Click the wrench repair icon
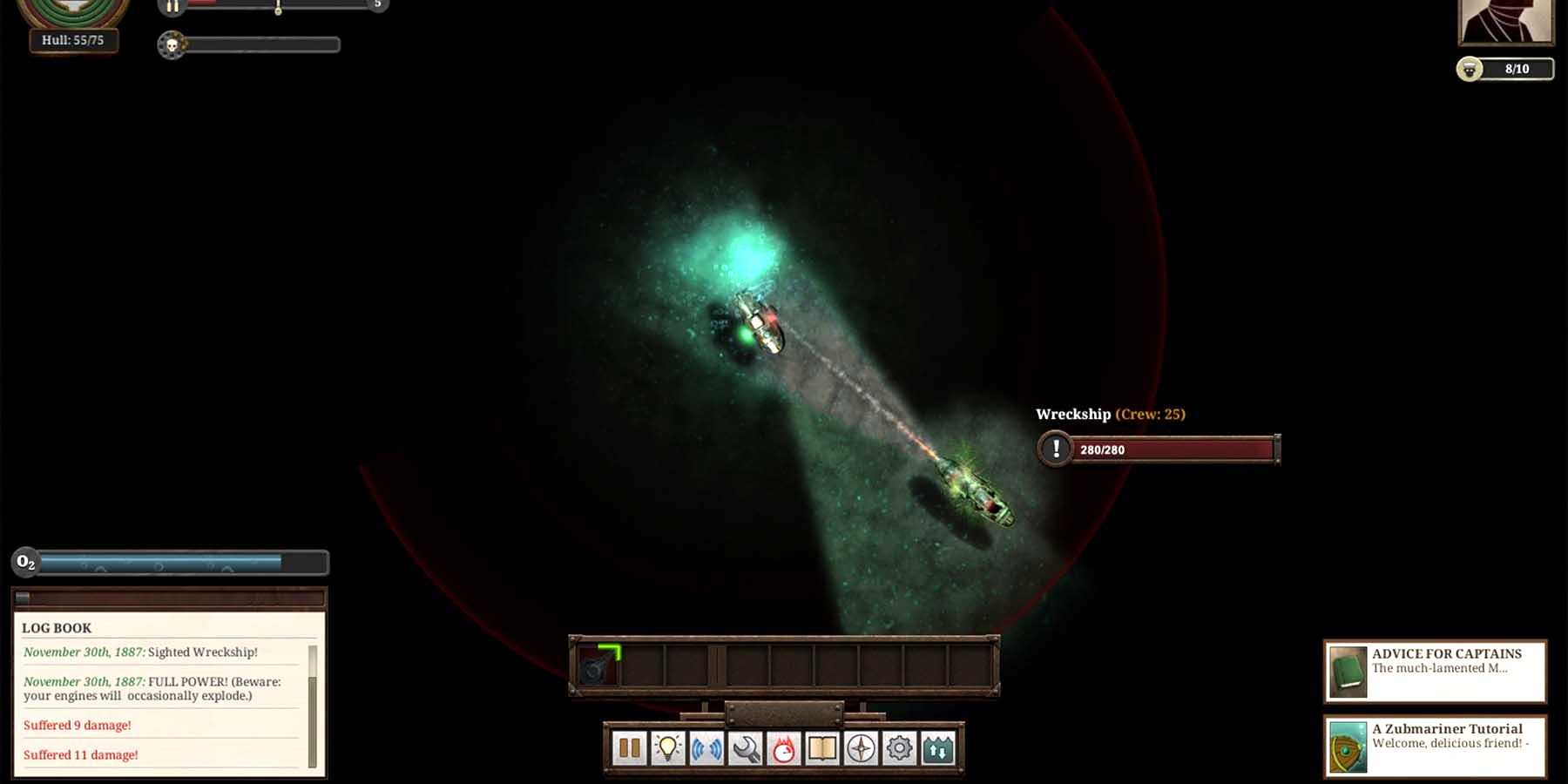The width and height of the screenshot is (1568, 784). [745, 748]
